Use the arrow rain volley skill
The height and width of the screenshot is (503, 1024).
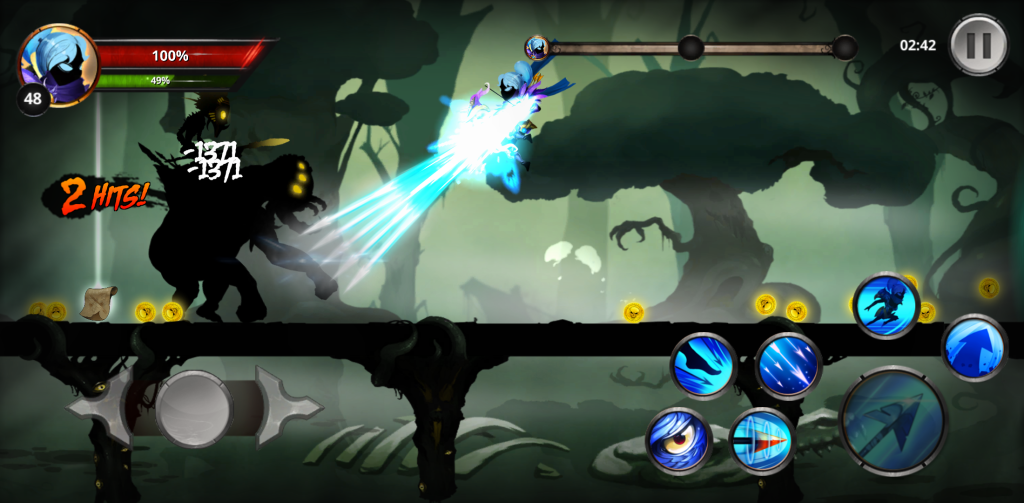coord(788,365)
